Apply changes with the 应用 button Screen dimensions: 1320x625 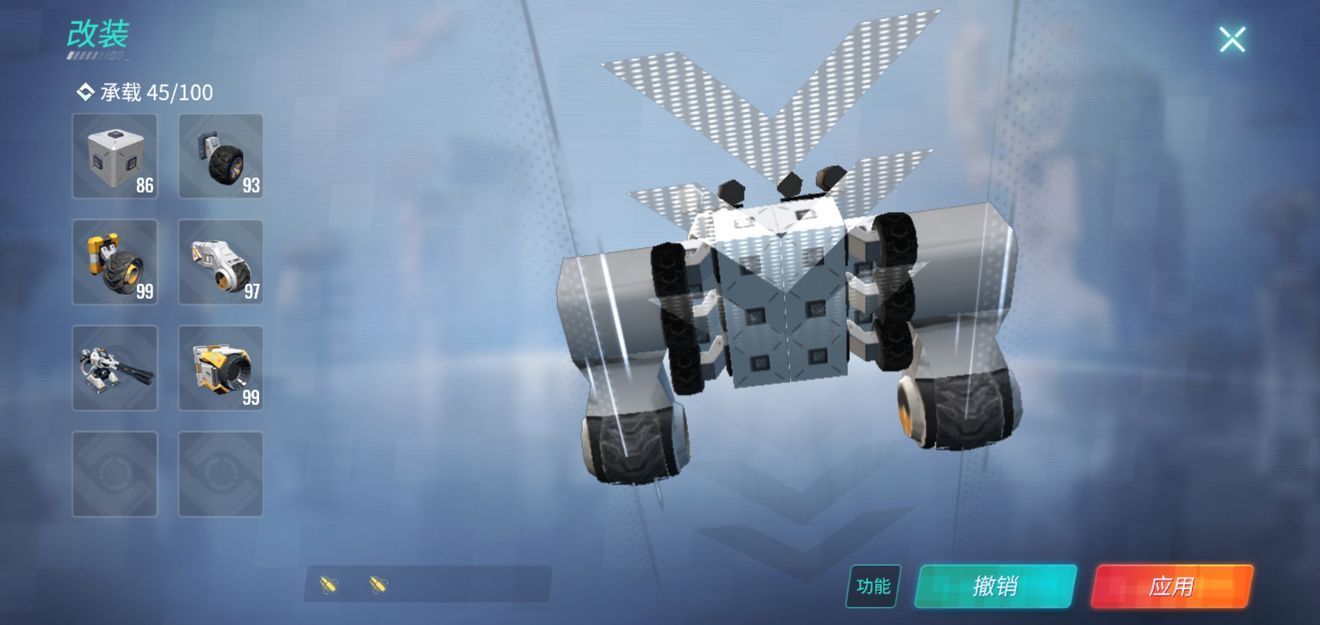[x=1171, y=586]
